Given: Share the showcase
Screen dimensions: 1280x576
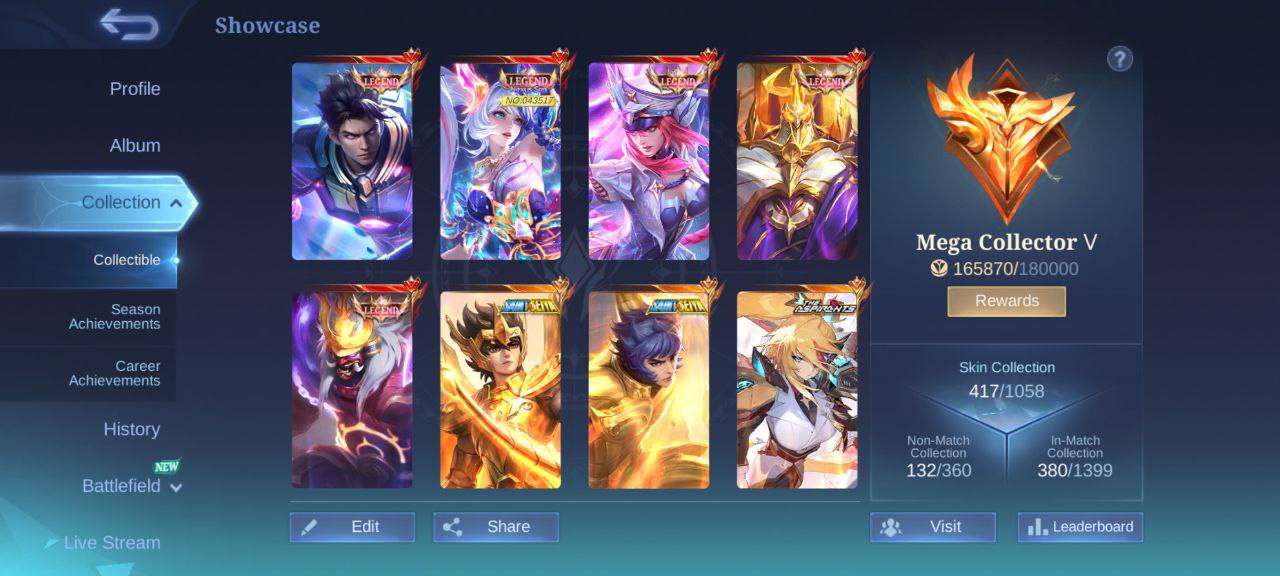Looking at the screenshot, I should (496, 527).
